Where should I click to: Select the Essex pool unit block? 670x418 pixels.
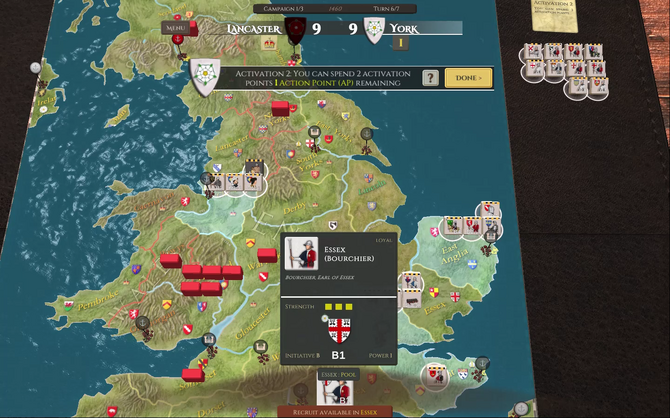[x=334, y=392]
